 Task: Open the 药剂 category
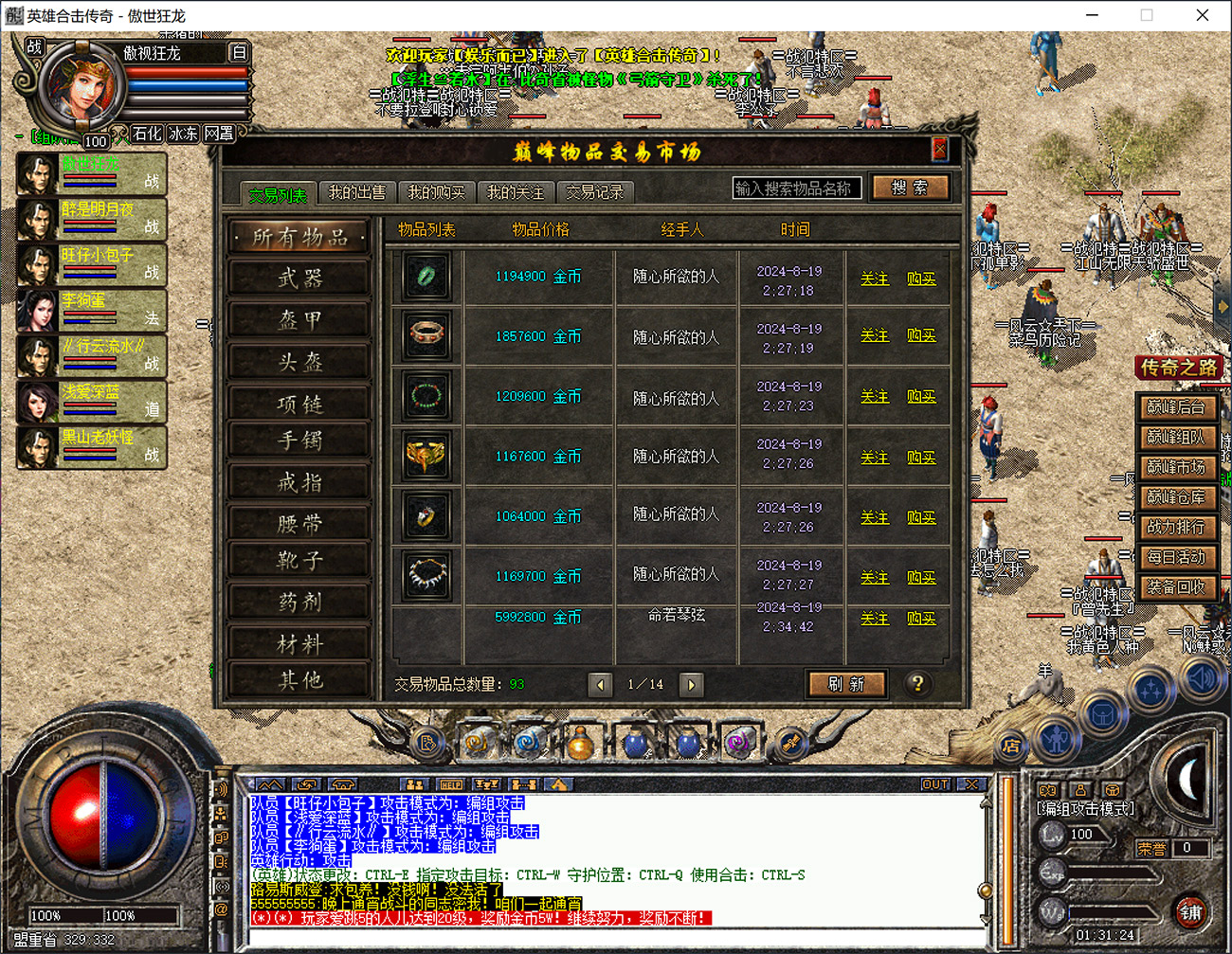[299, 602]
